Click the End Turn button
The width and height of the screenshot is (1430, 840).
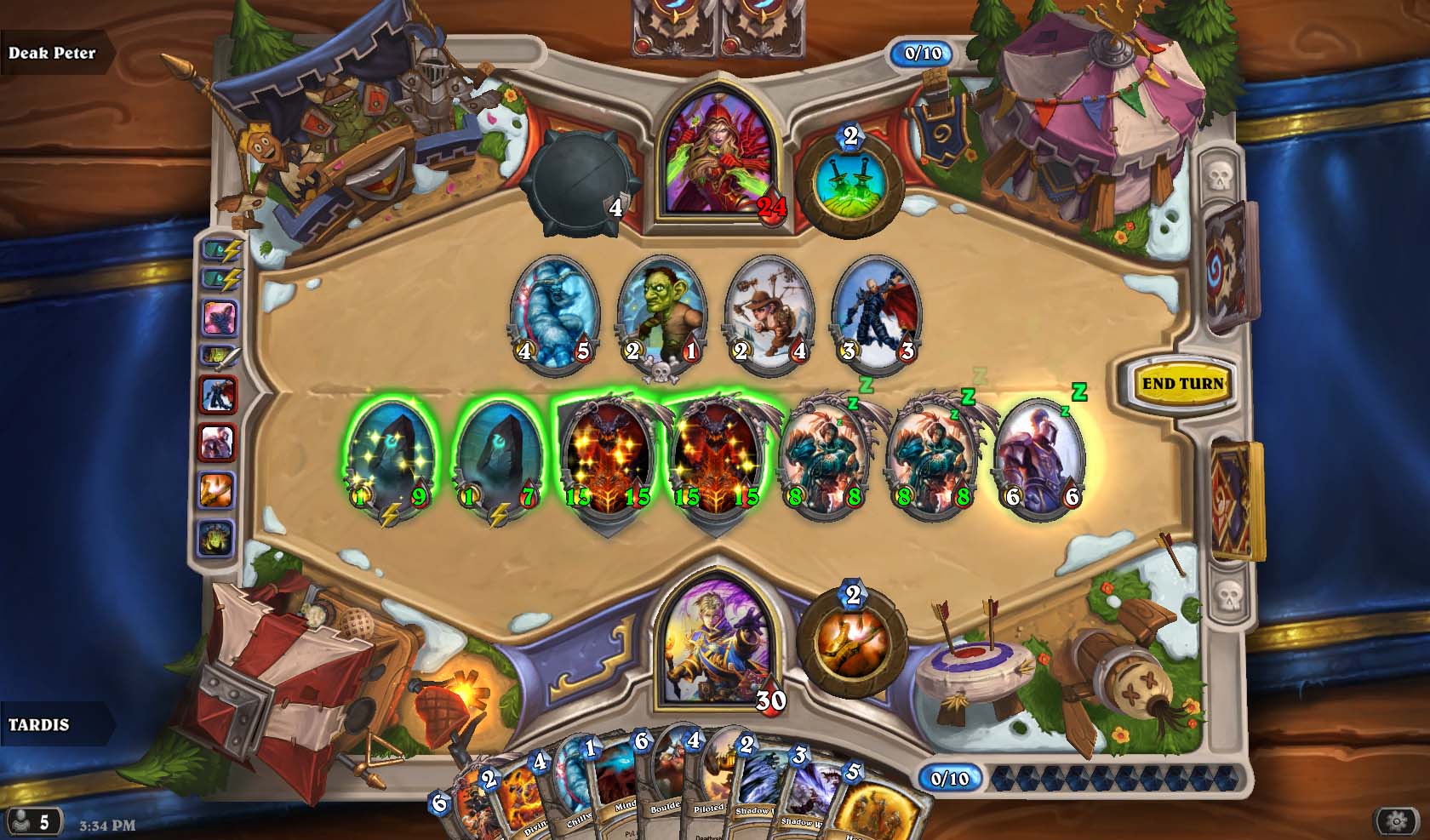pos(1181,384)
